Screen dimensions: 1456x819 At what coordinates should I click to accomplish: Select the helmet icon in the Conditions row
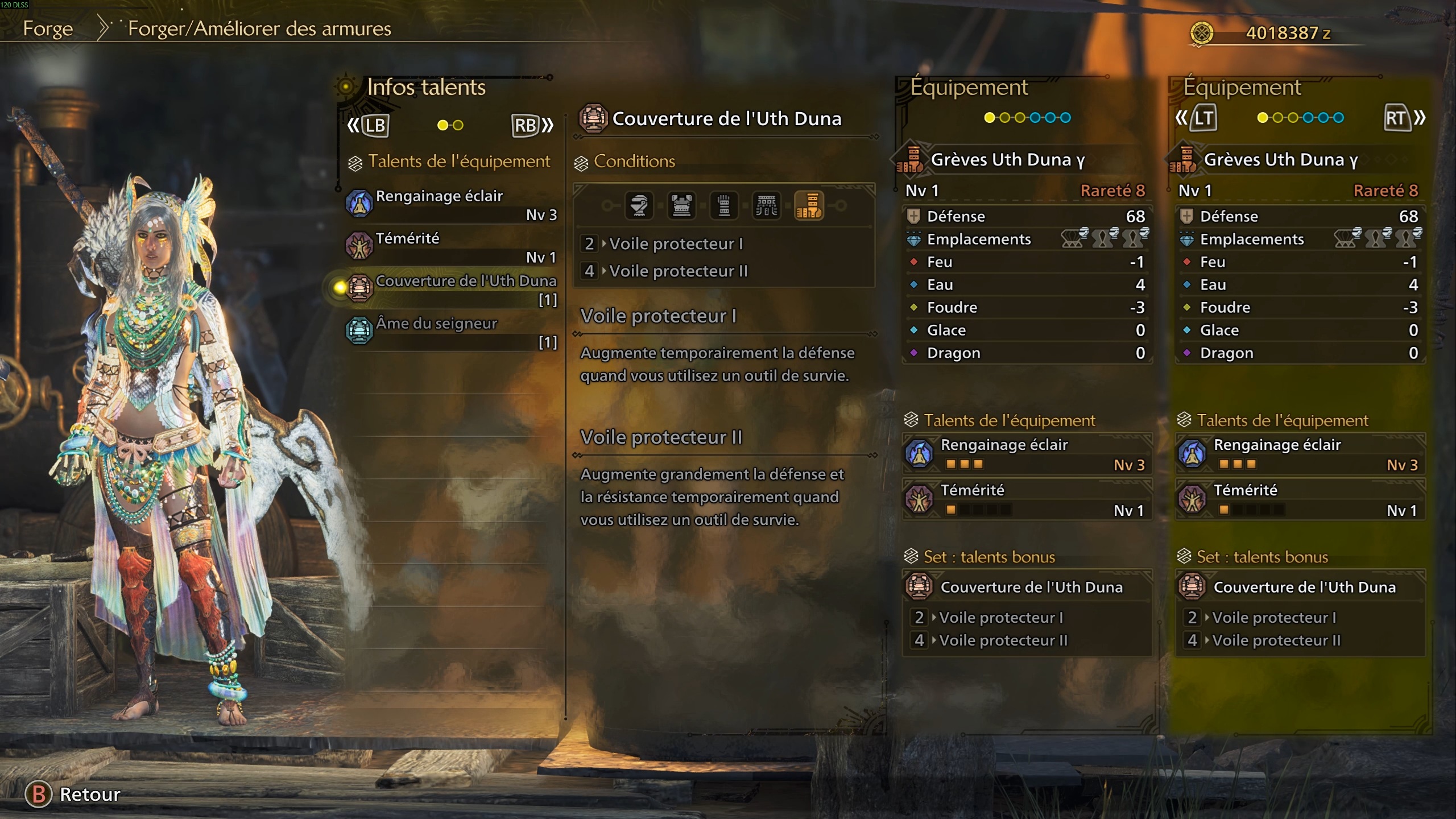[638, 206]
